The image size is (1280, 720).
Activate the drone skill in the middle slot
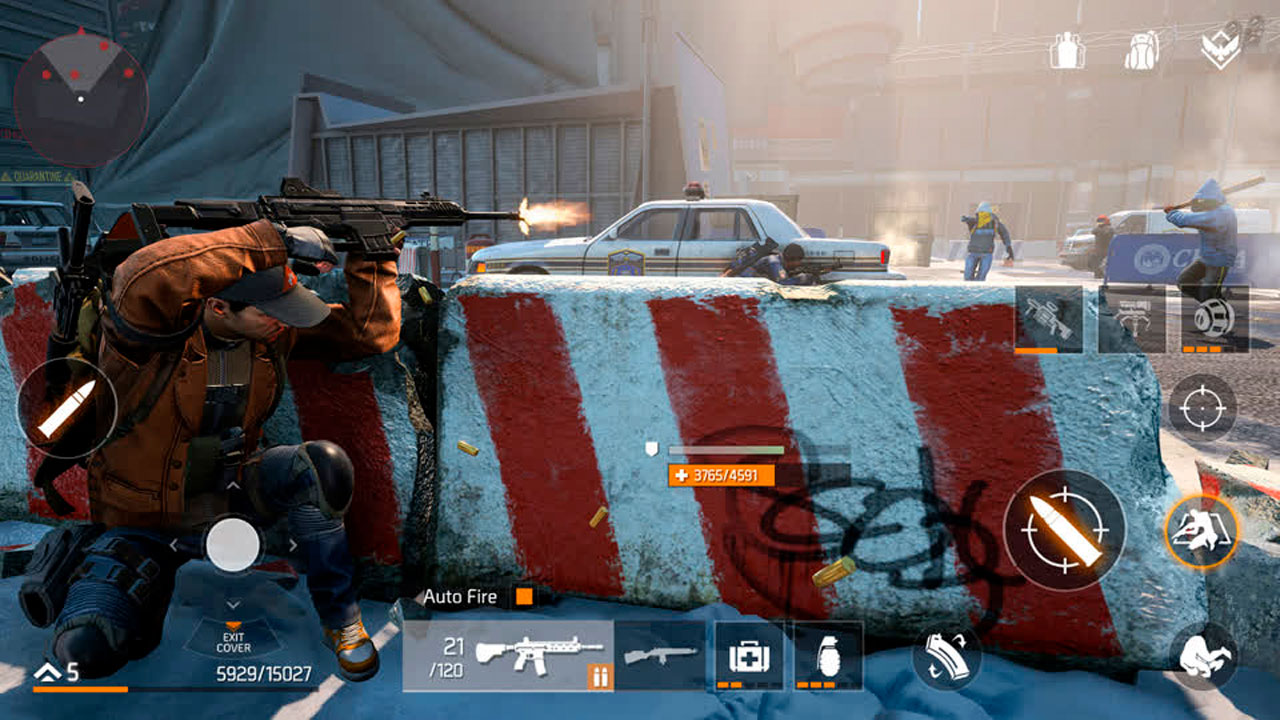pos(1131,318)
